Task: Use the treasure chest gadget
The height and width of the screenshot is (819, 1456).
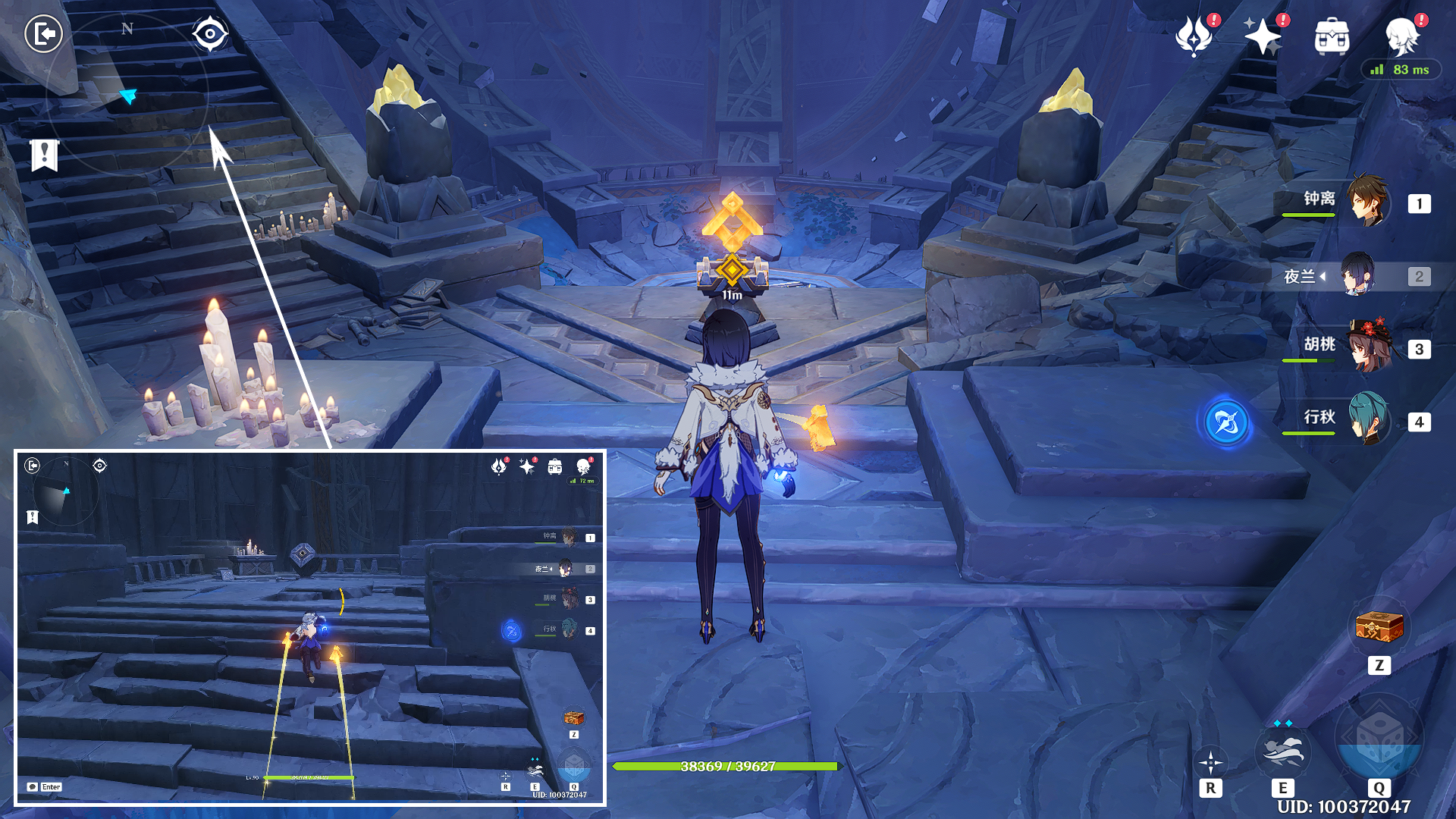Action: click(x=1379, y=628)
